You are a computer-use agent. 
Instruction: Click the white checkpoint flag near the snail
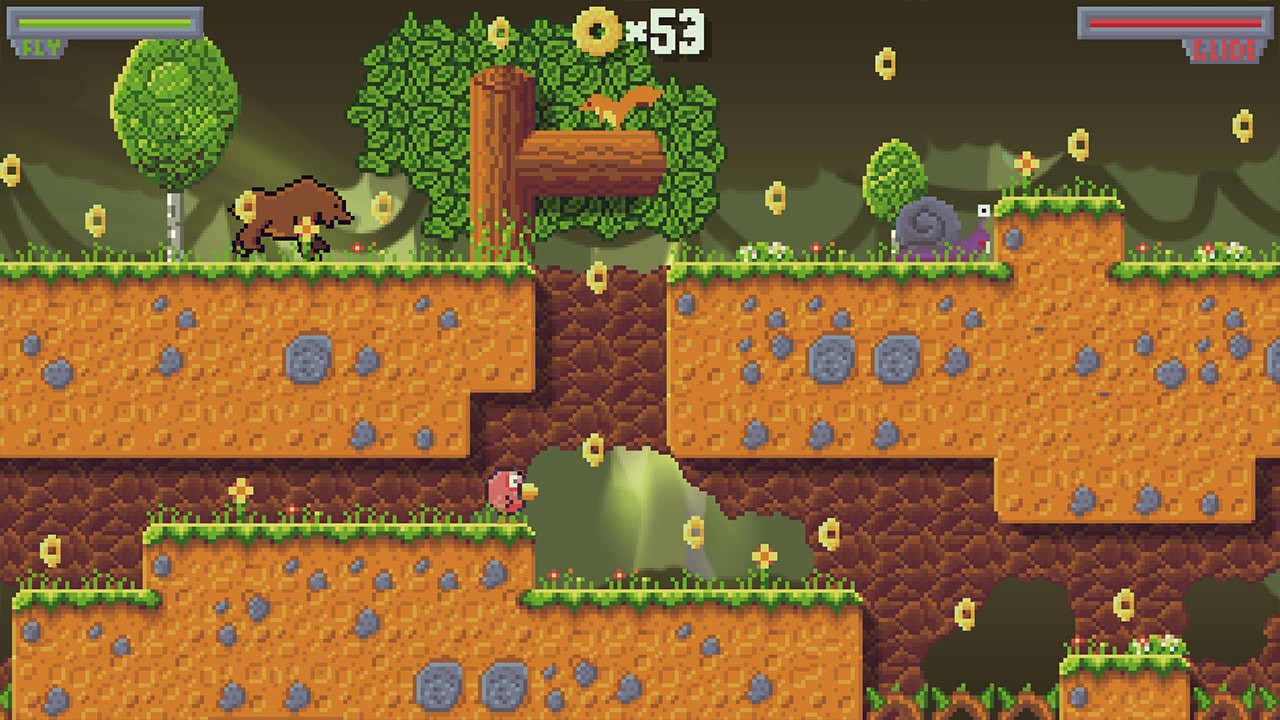[x=983, y=212]
